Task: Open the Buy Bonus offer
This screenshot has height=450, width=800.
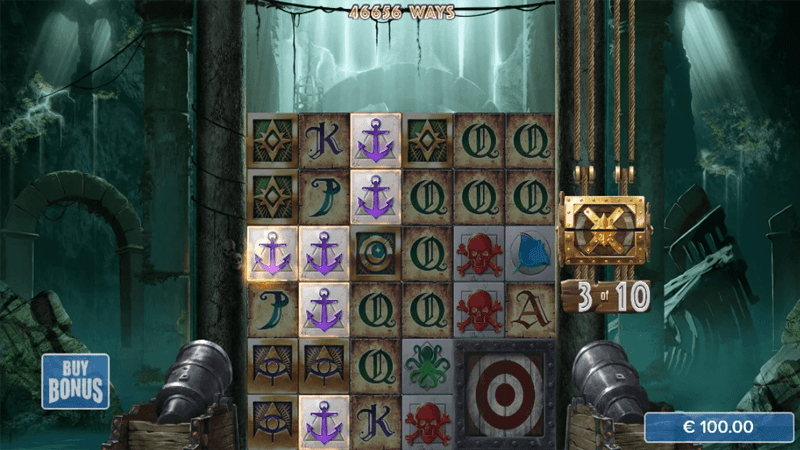Action: (x=76, y=381)
